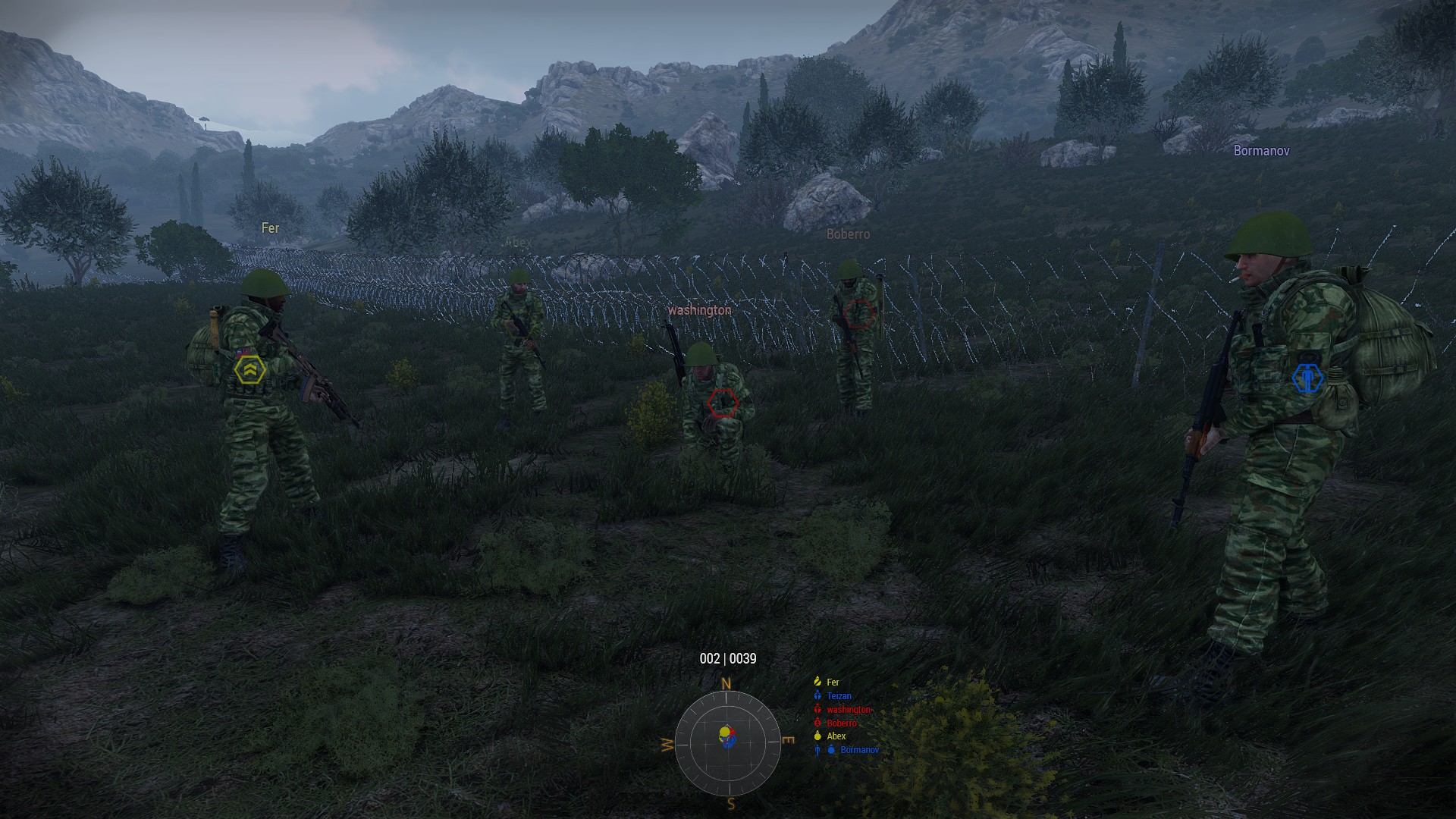Select the blue hexagon marker on Bormanov
The width and height of the screenshot is (1456, 819).
(1307, 378)
